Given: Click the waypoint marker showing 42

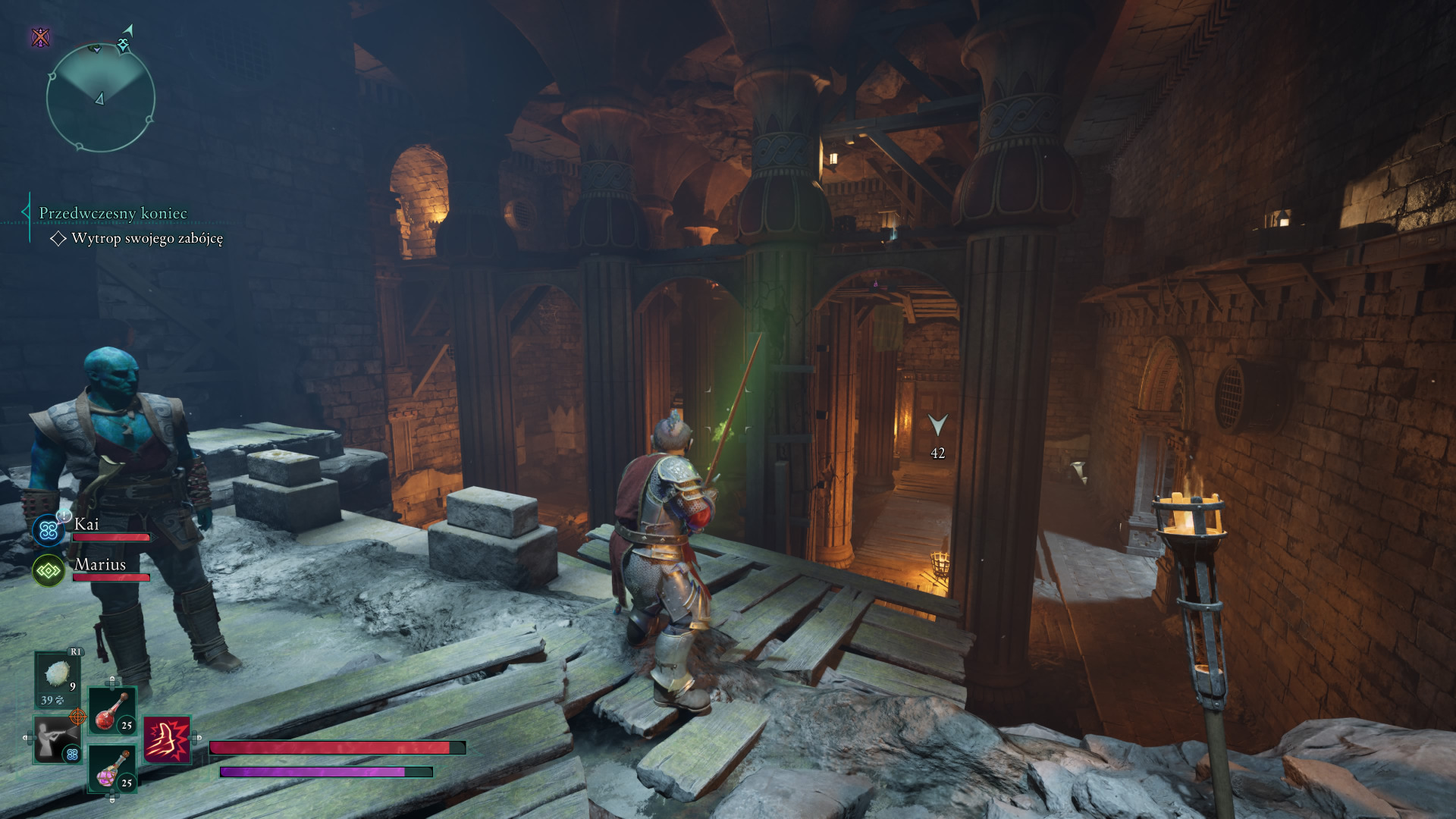Looking at the screenshot, I should pos(938,425).
